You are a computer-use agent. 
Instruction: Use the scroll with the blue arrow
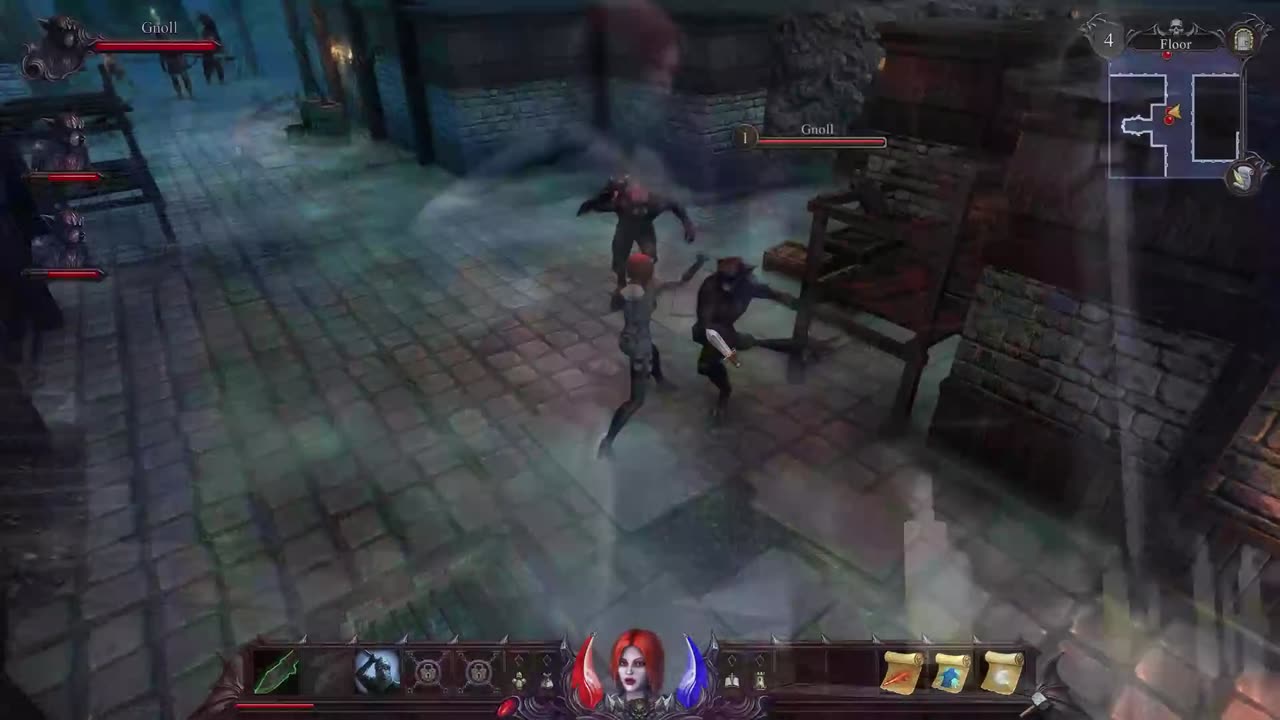(x=952, y=672)
